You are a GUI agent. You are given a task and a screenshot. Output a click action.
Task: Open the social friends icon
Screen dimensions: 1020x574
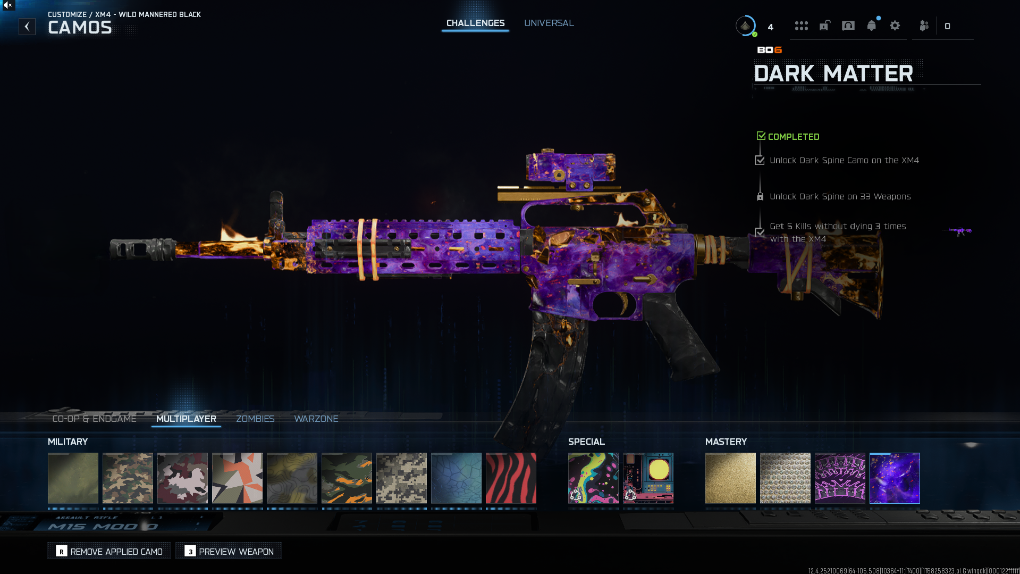(924, 26)
